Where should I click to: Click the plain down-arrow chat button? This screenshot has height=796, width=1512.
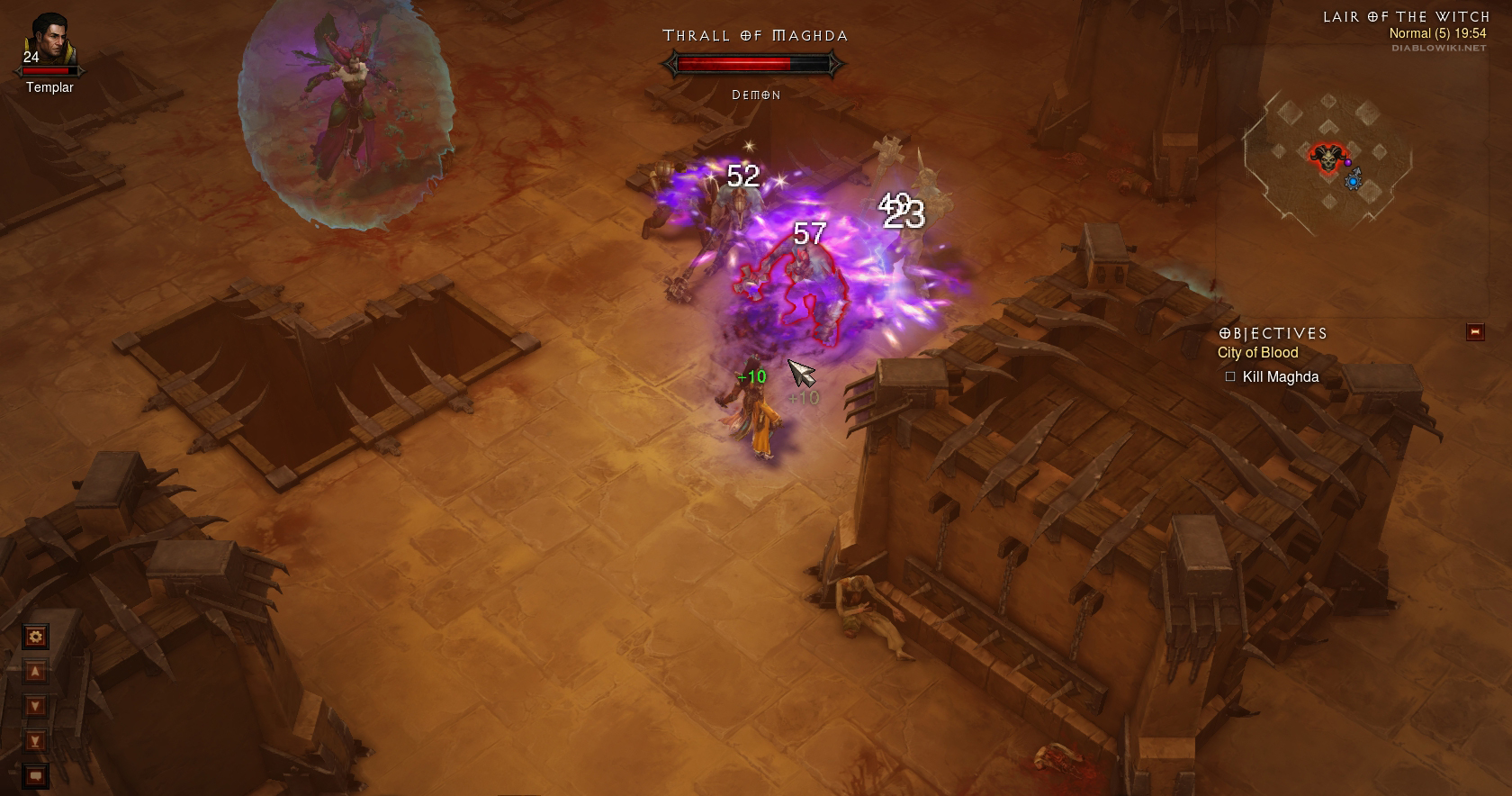[x=35, y=706]
